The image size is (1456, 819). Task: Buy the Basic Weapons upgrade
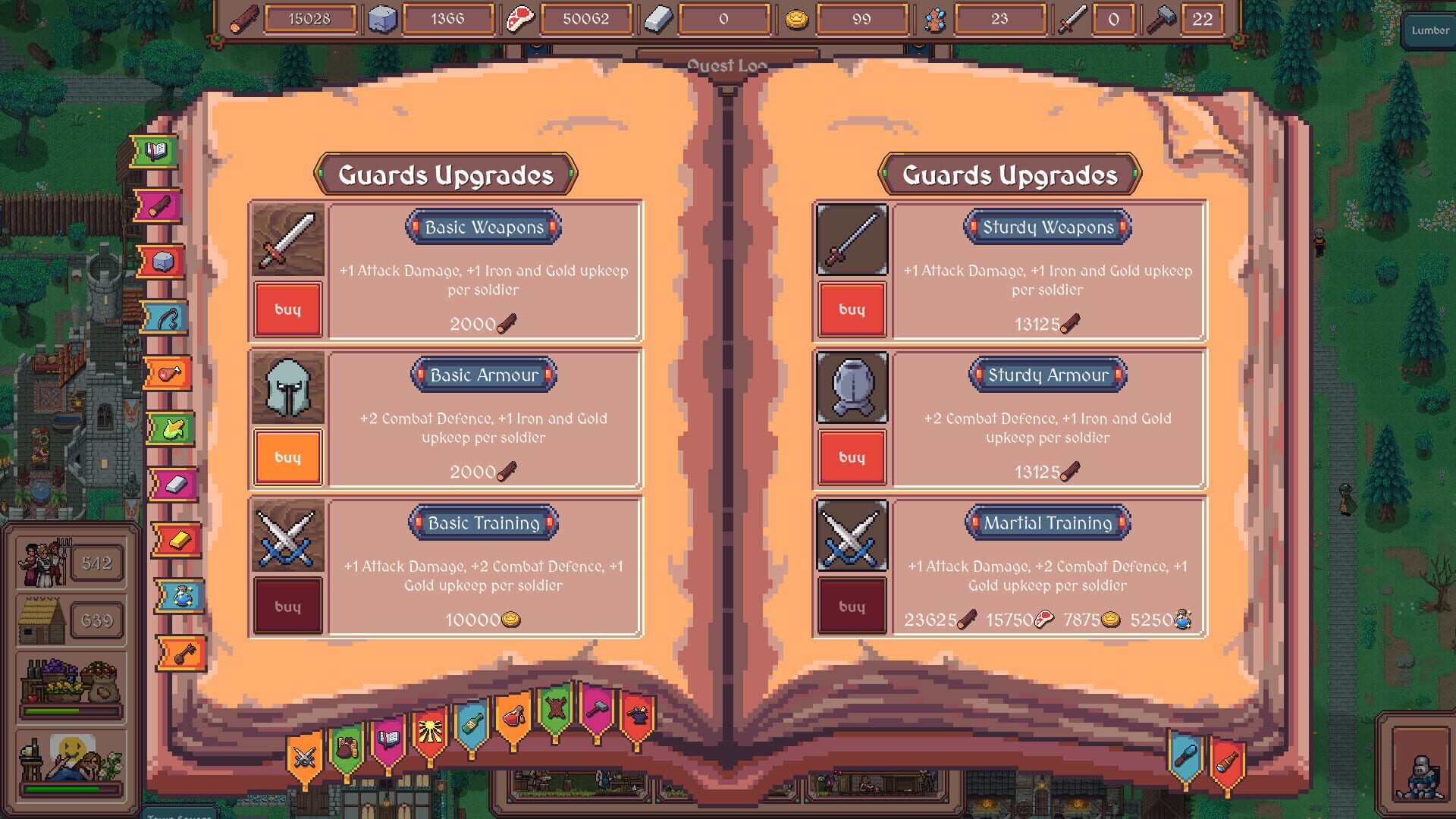tap(288, 309)
